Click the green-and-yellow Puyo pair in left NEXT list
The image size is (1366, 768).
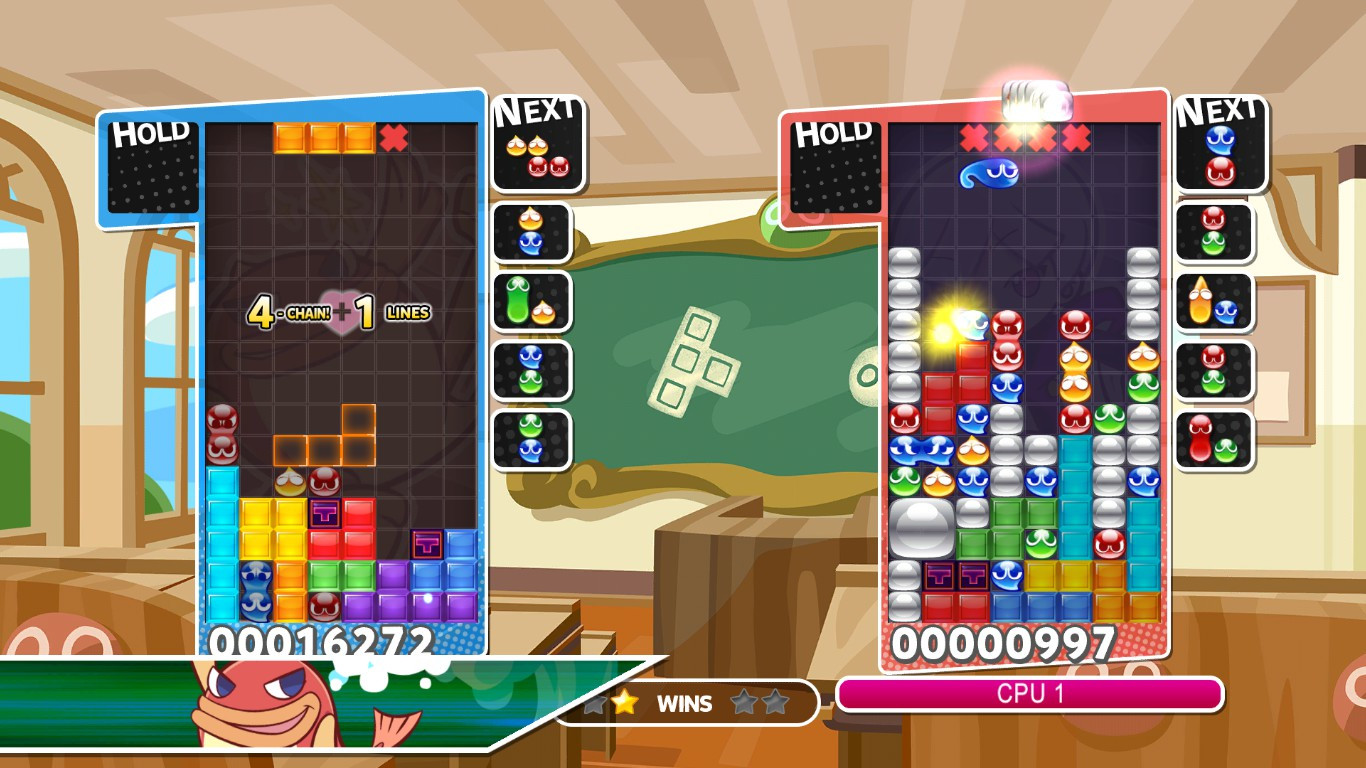click(533, 300)
